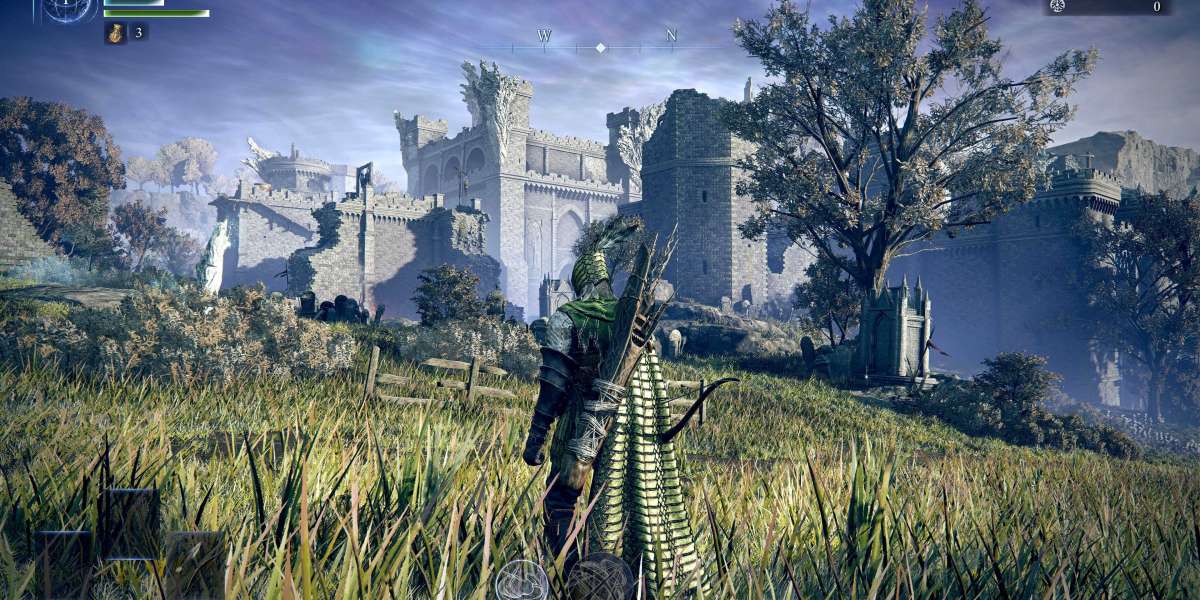Select the dark woven sphere icon
This screenshot has height=600, width=1200.
(x=601, y=579)
